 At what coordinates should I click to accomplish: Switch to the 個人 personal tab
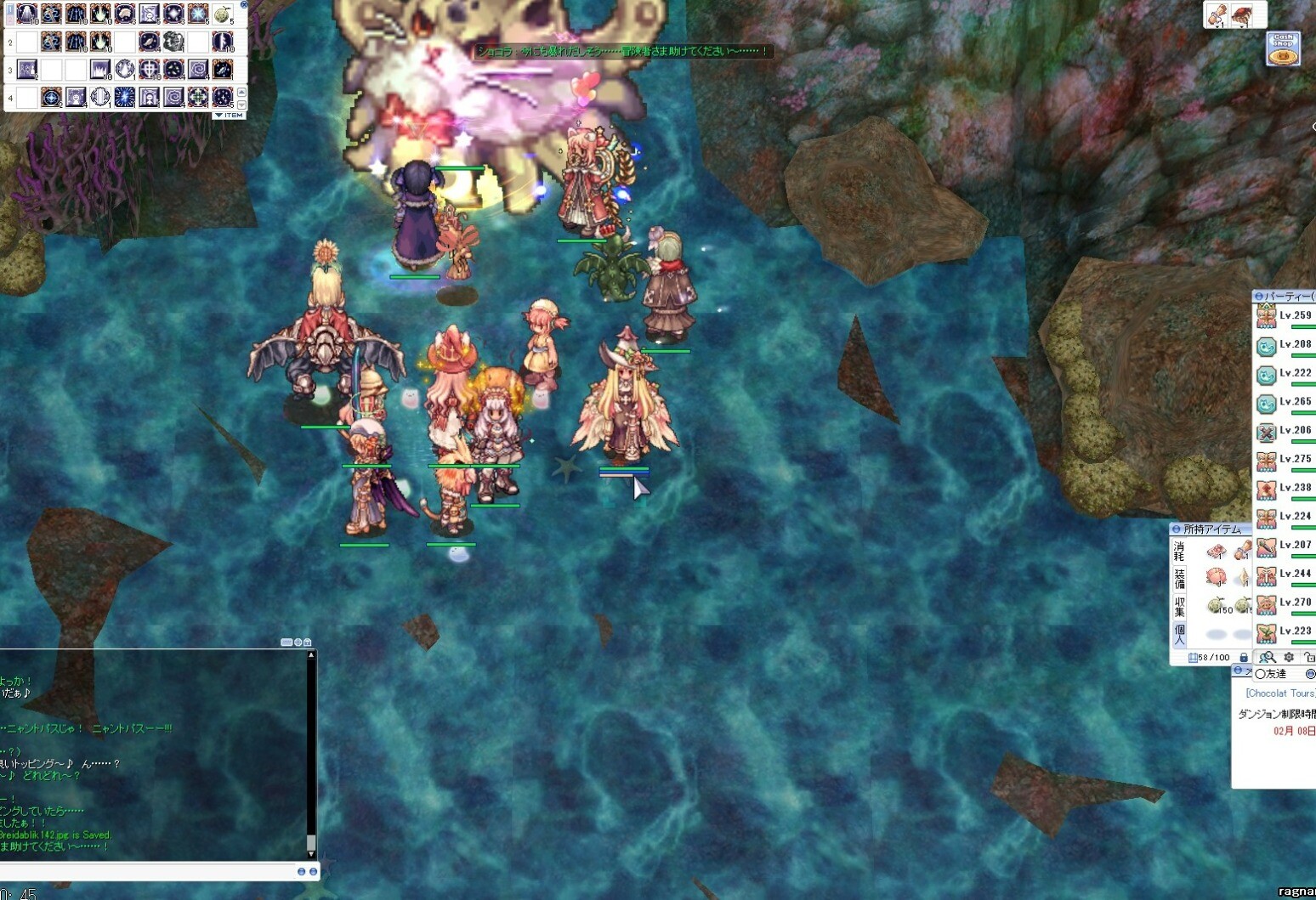tap(1179, 634)
